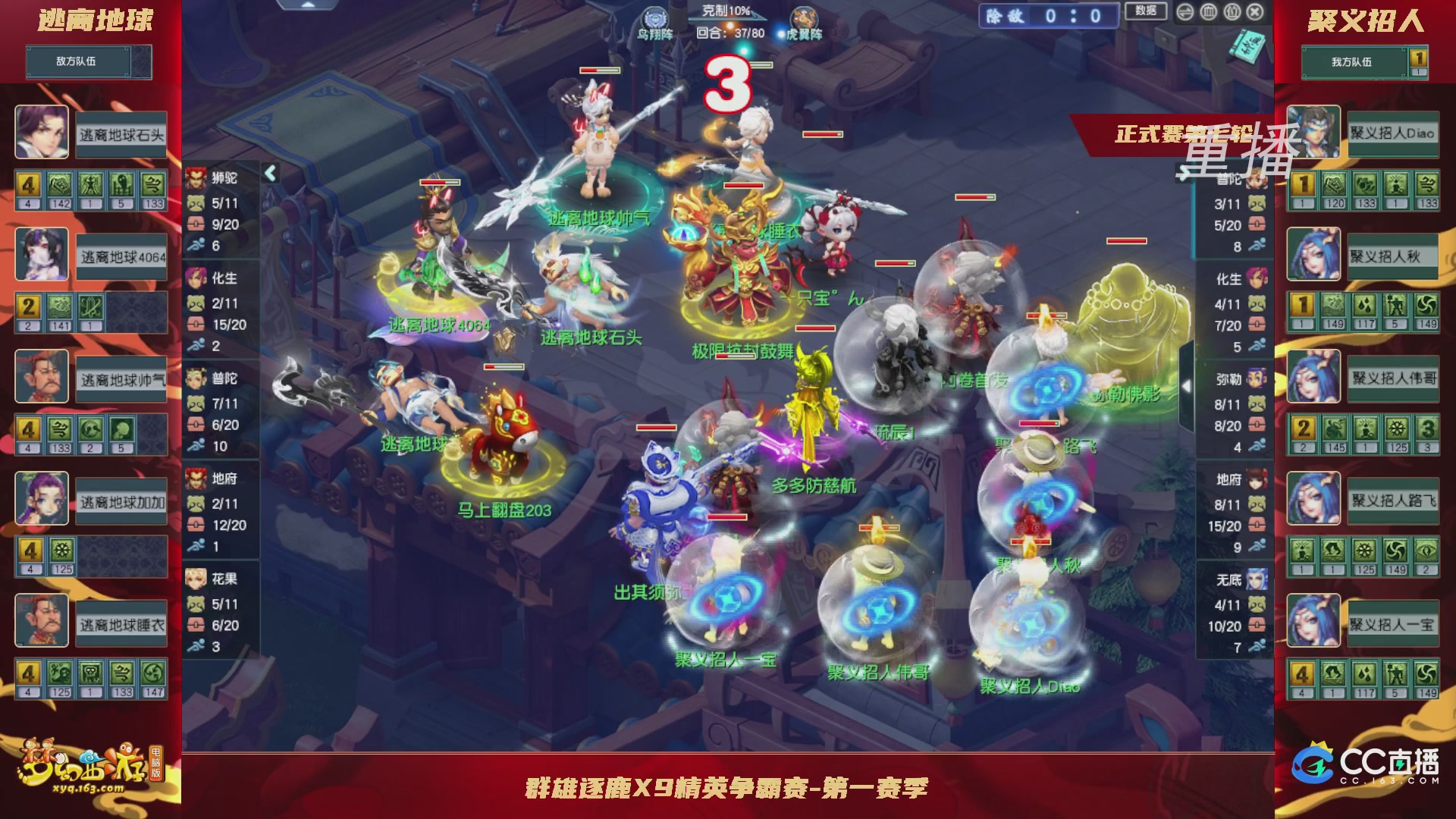Click the scroll circle icon in top-right toolbar
This screenshot has width=1456, height=819.
pyautogui.click(x=1232, y=12)
